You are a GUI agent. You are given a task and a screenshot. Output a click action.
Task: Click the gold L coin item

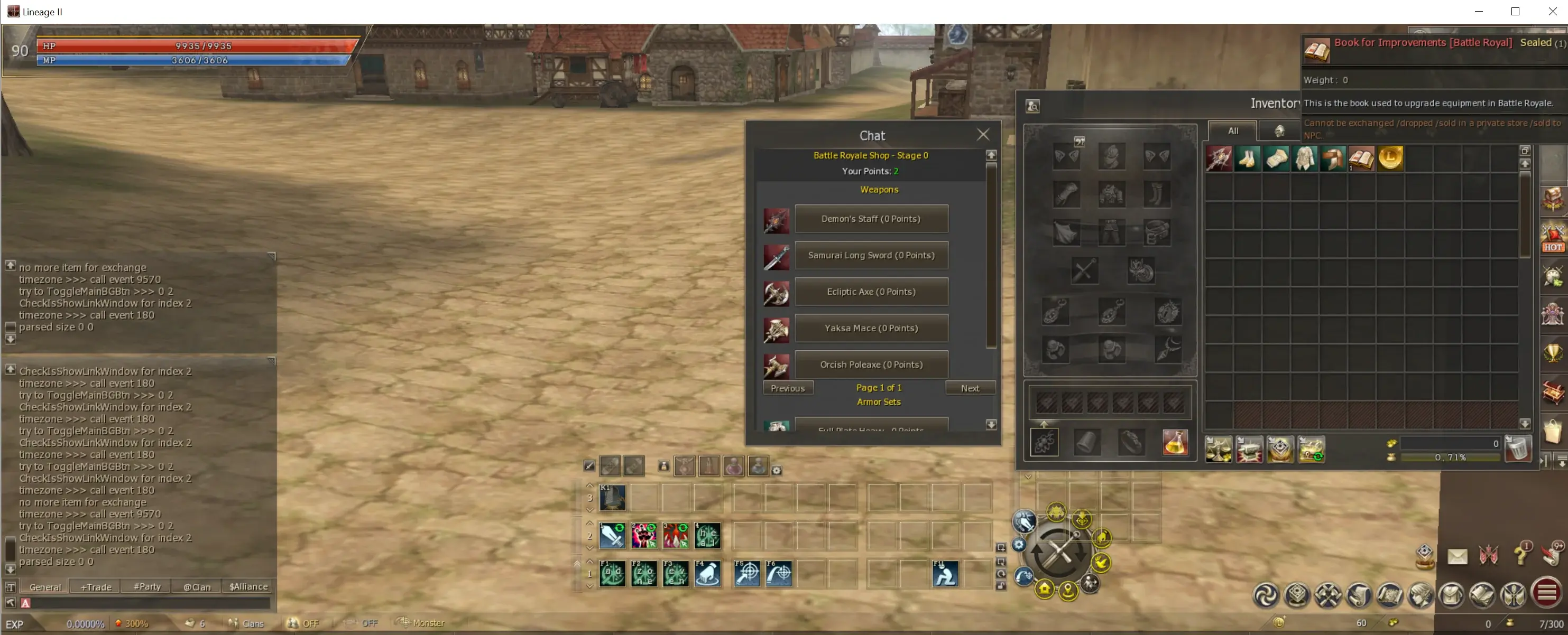tap(1390, 158)
